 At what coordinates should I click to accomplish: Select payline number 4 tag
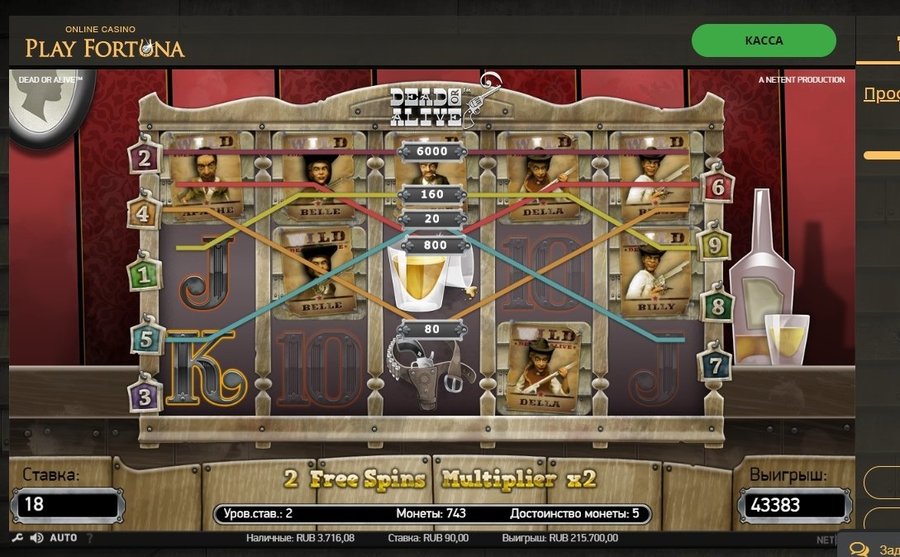coord(144,213)
